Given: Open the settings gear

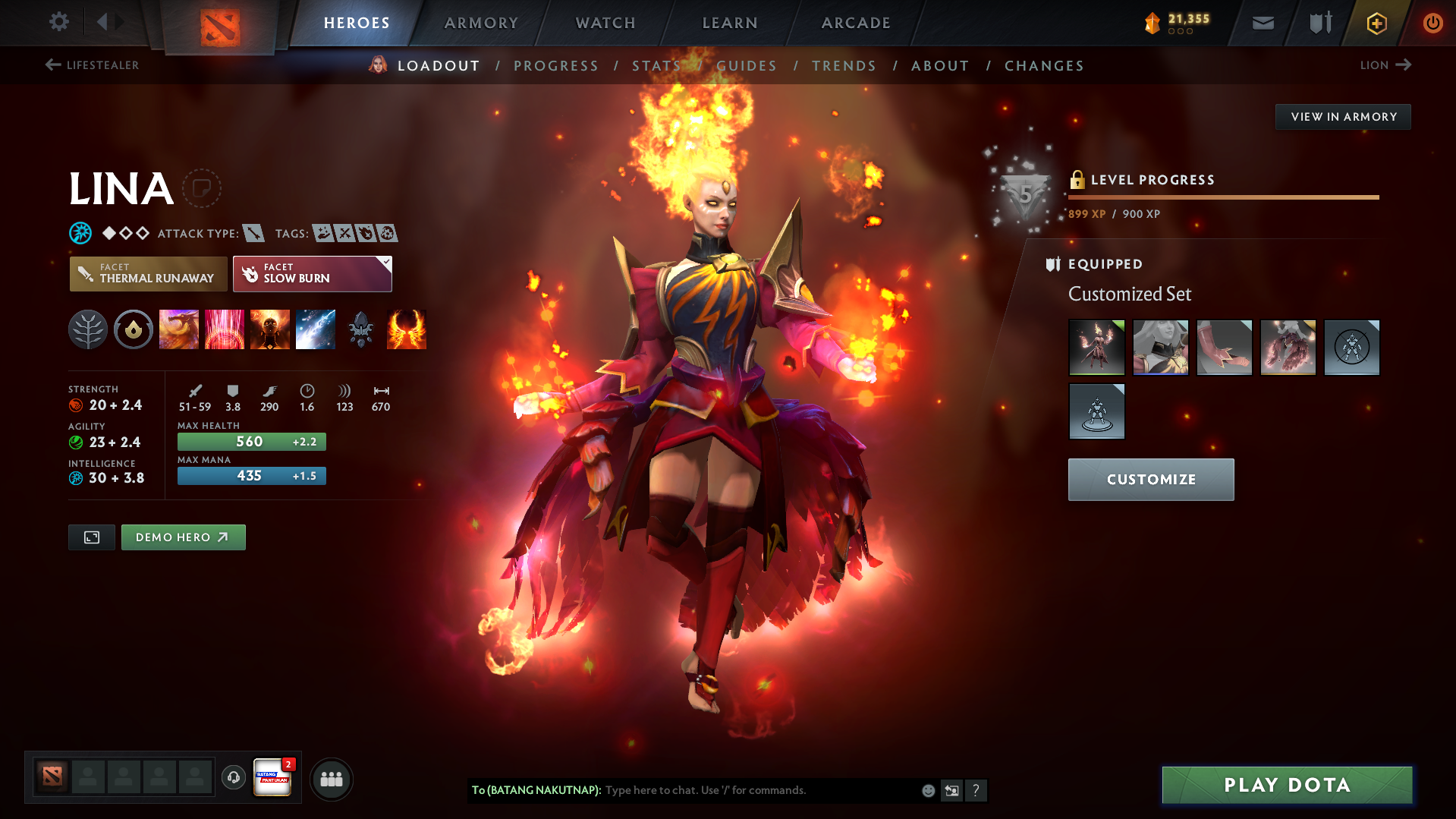Looking at the screenshot, I should click(x=58, y=22).
